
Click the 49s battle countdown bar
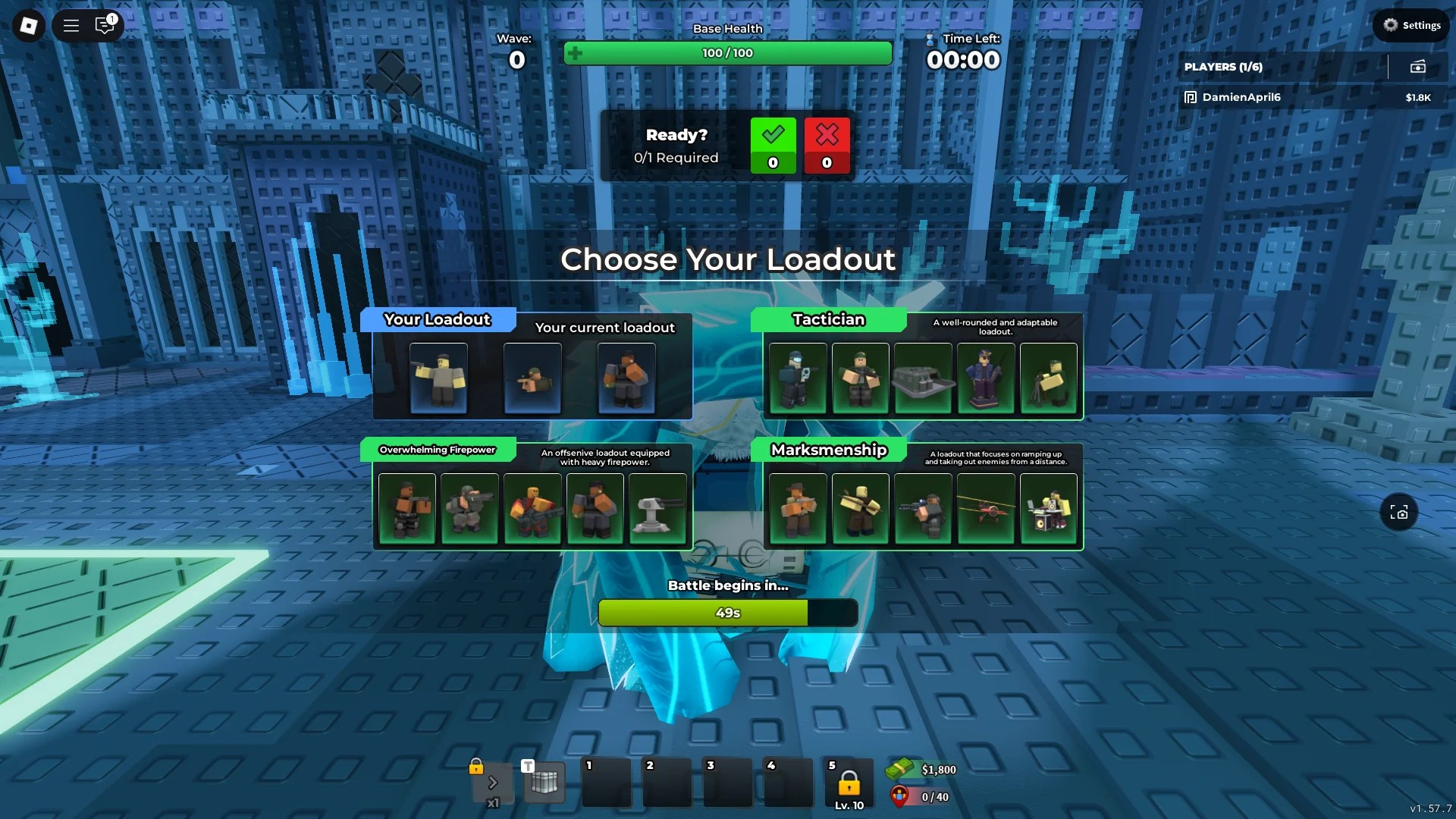(x=727, y=613)
